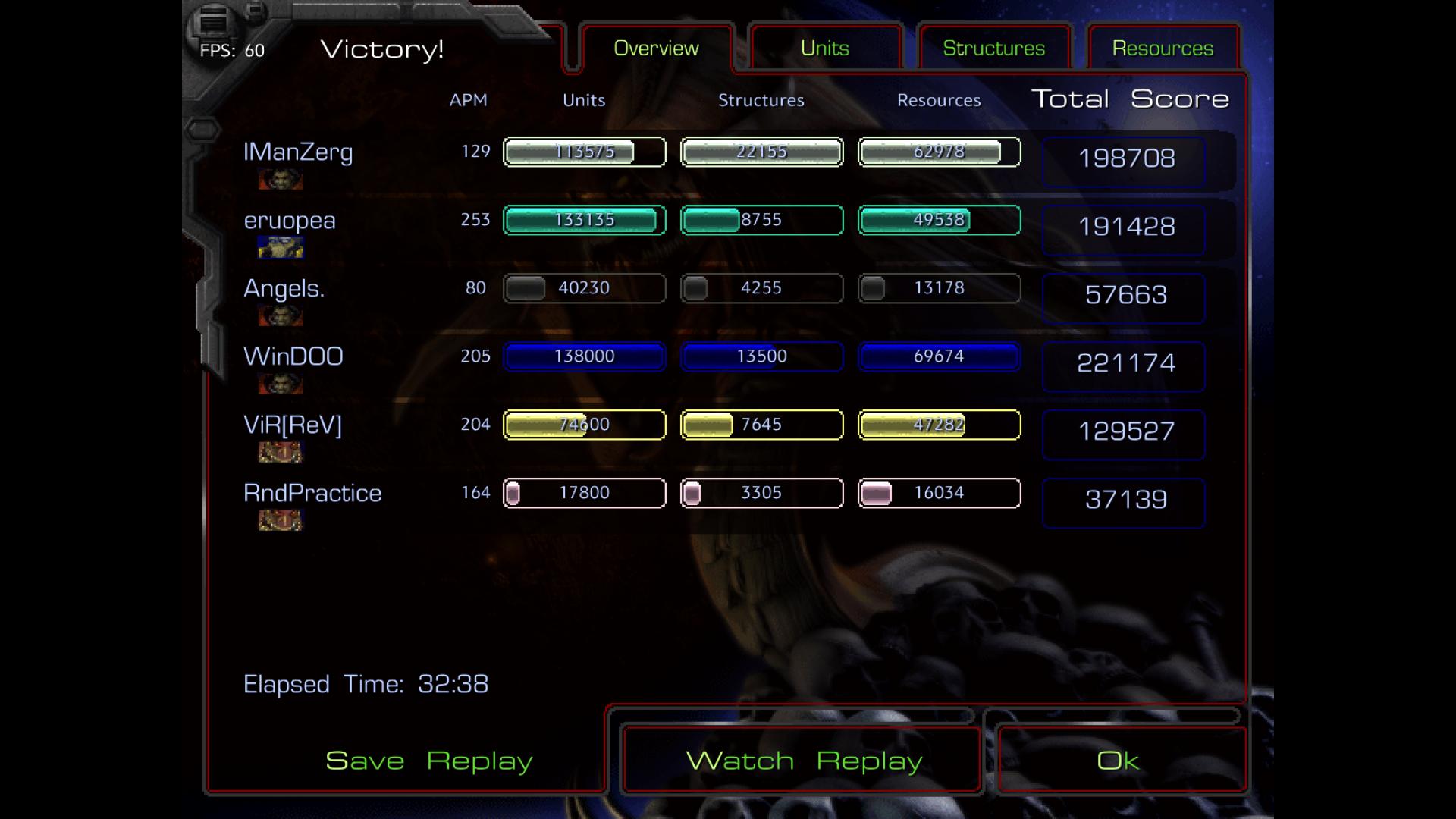Open the Units tab

pyautogui.click(x=825, y=49)
